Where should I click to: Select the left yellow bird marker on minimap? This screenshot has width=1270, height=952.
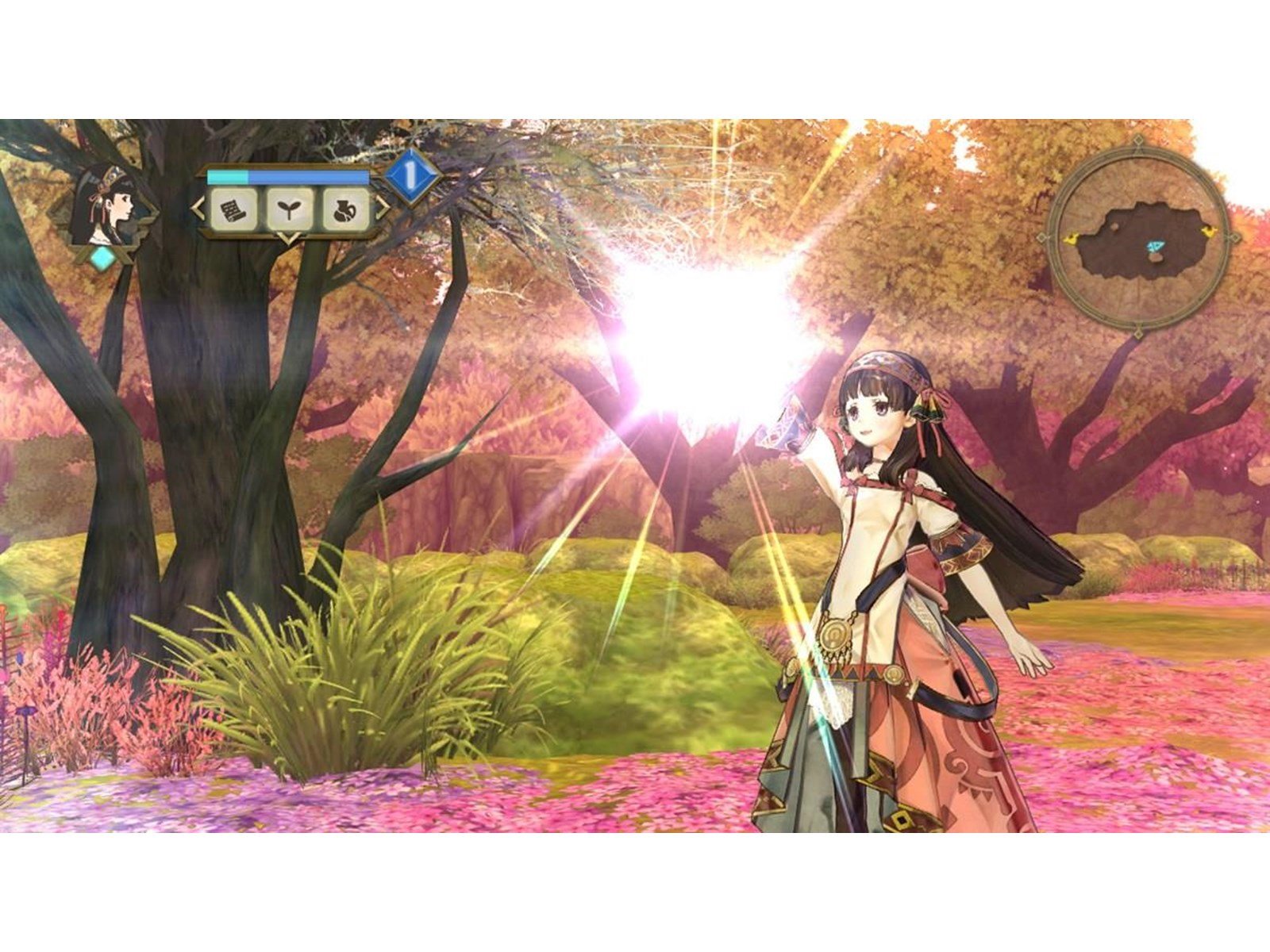[1072, 239]
